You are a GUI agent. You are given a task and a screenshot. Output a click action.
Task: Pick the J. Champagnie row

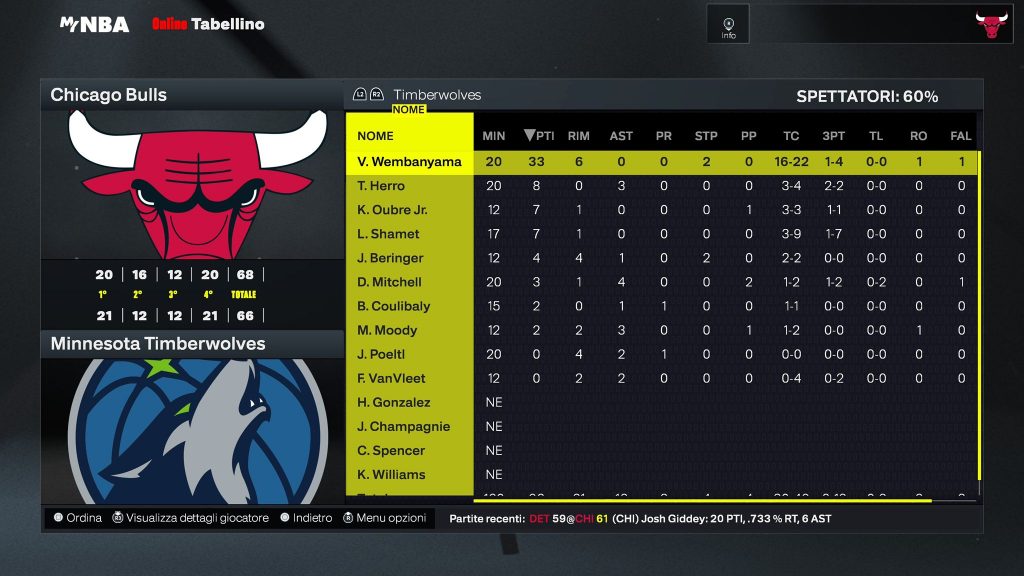coord(403,426)
